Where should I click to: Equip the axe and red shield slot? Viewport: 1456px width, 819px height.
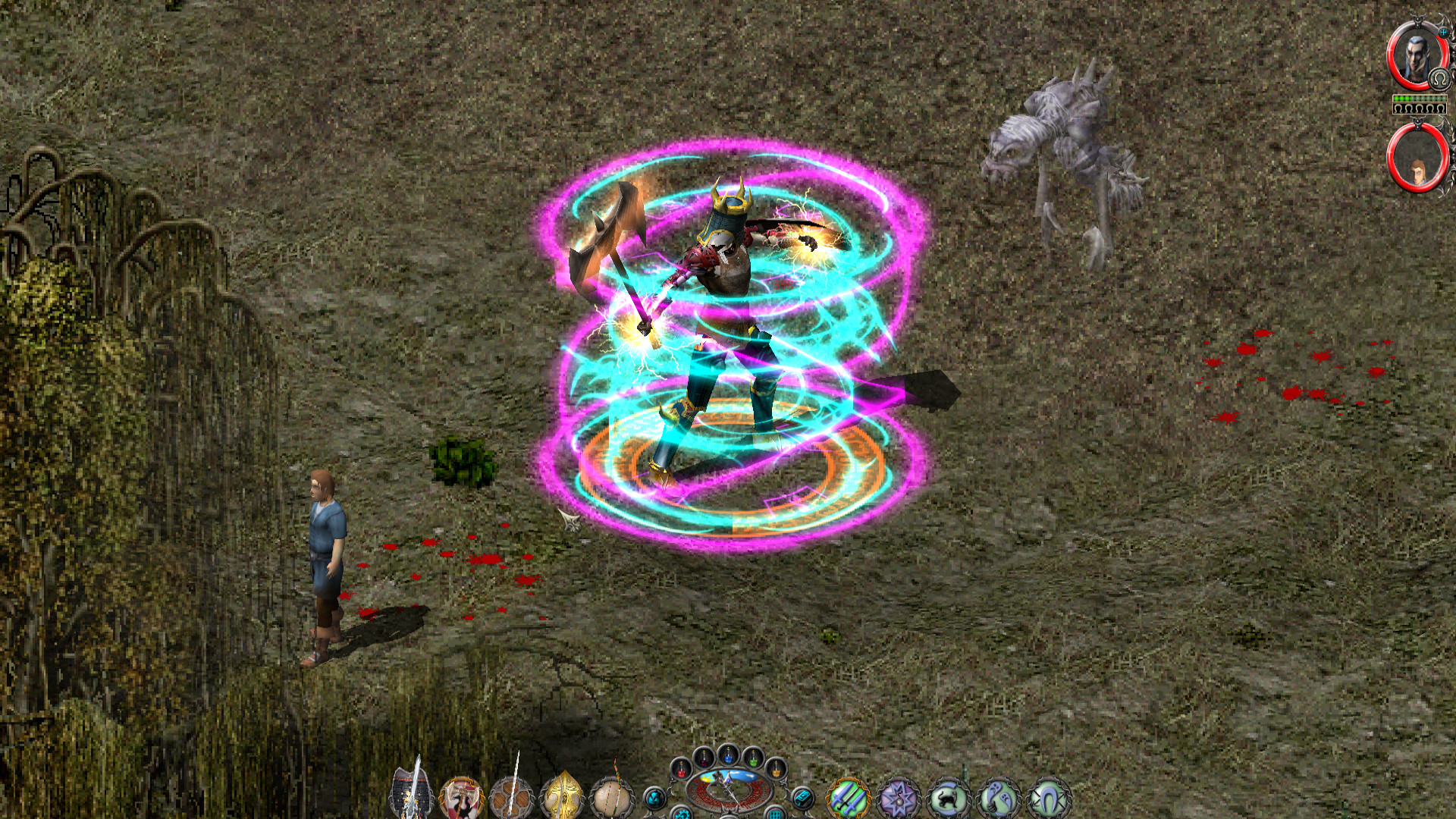462,798
